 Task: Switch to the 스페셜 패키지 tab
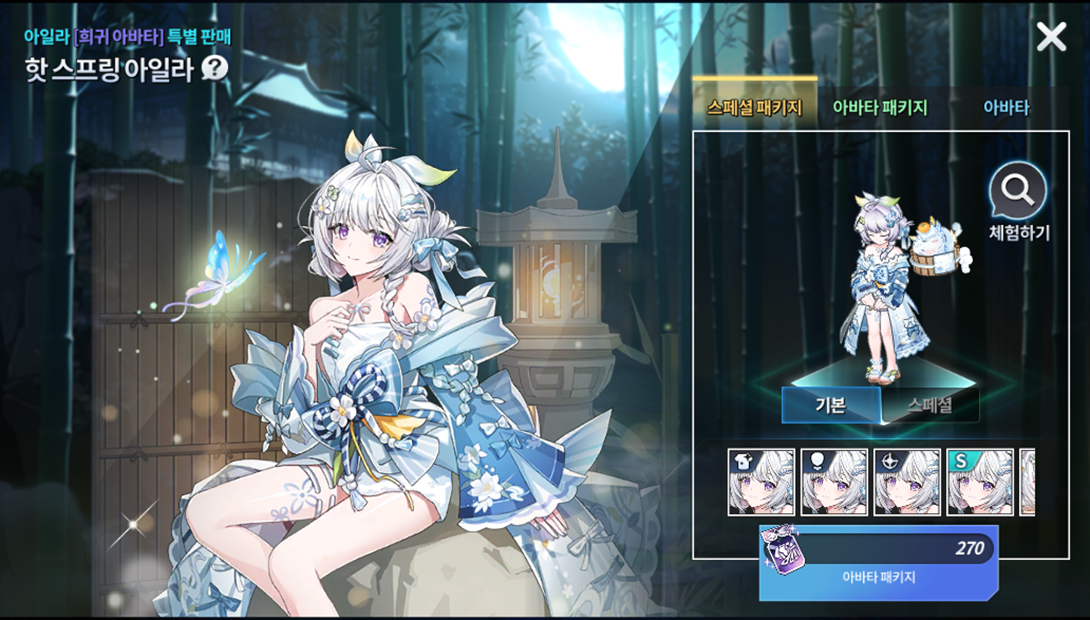754,108
